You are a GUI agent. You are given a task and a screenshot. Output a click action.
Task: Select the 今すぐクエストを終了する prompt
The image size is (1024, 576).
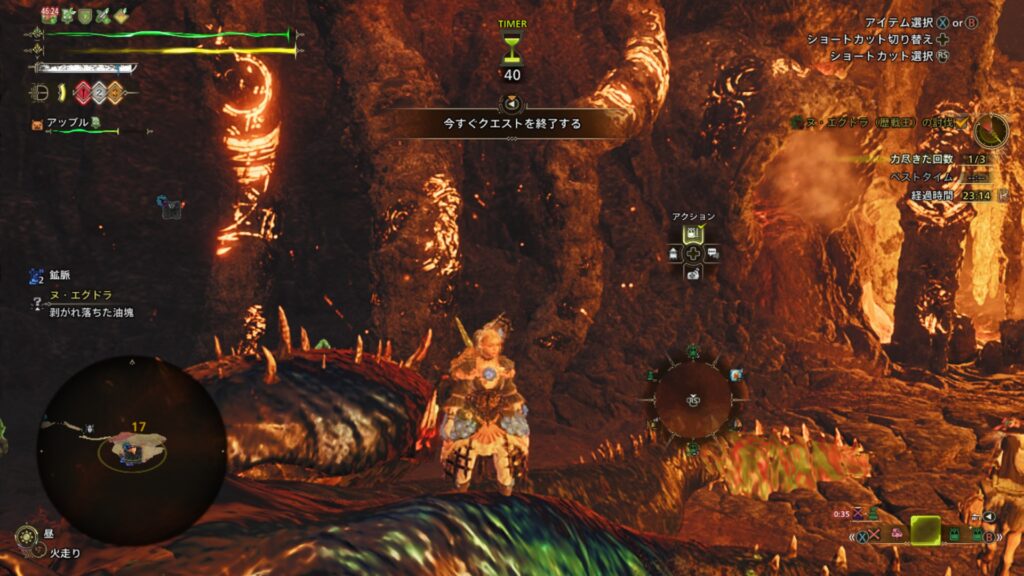512,124
